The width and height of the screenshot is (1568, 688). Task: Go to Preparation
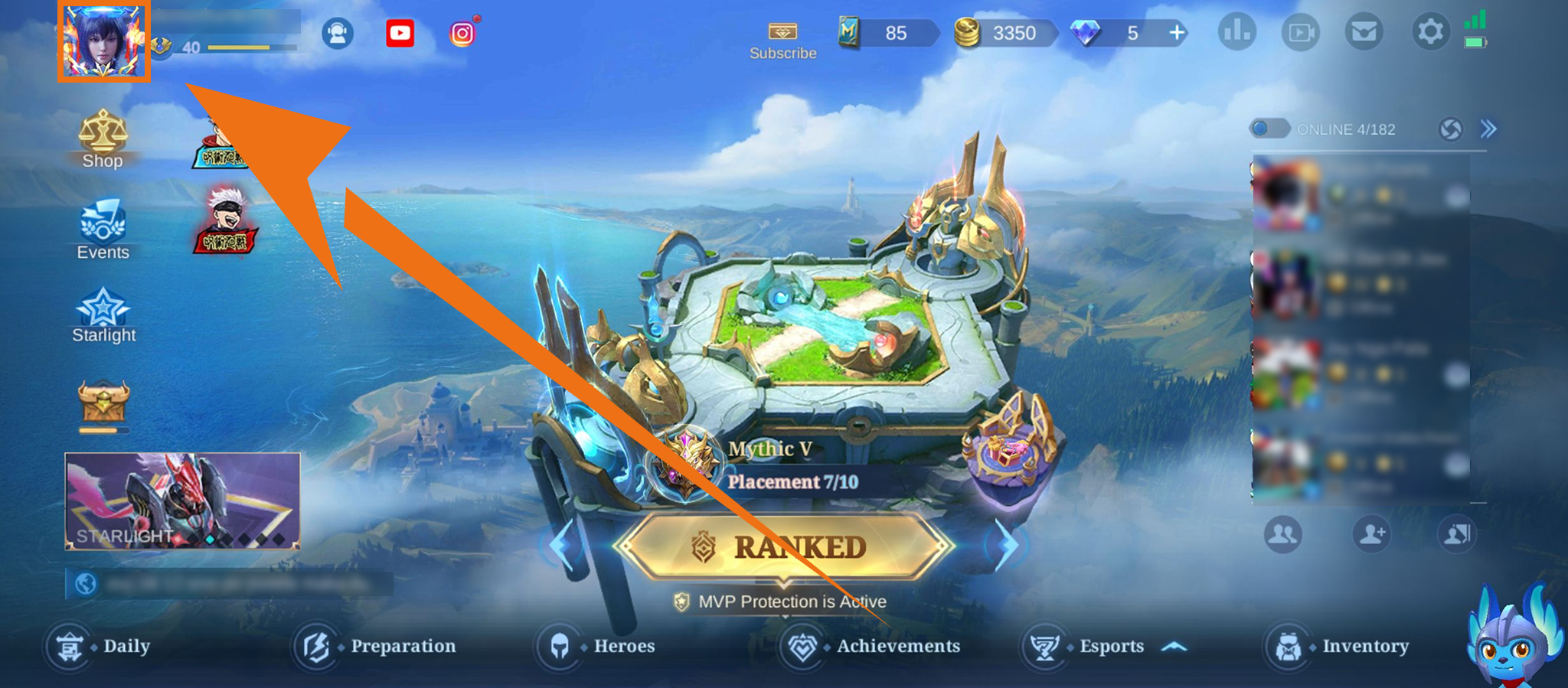click(375, 647)
